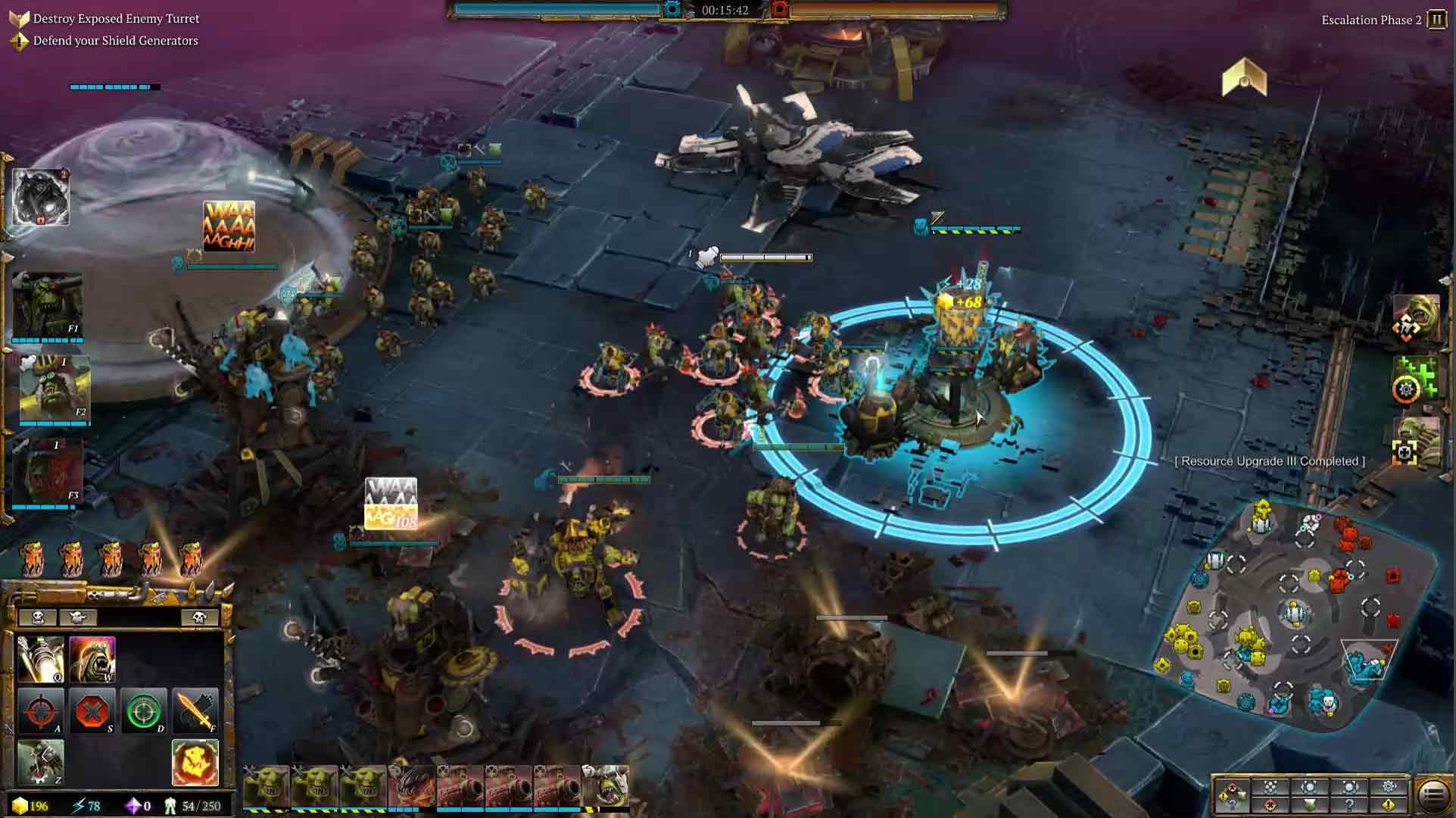Activate the Q rocket ability

[x=40, y=659]
